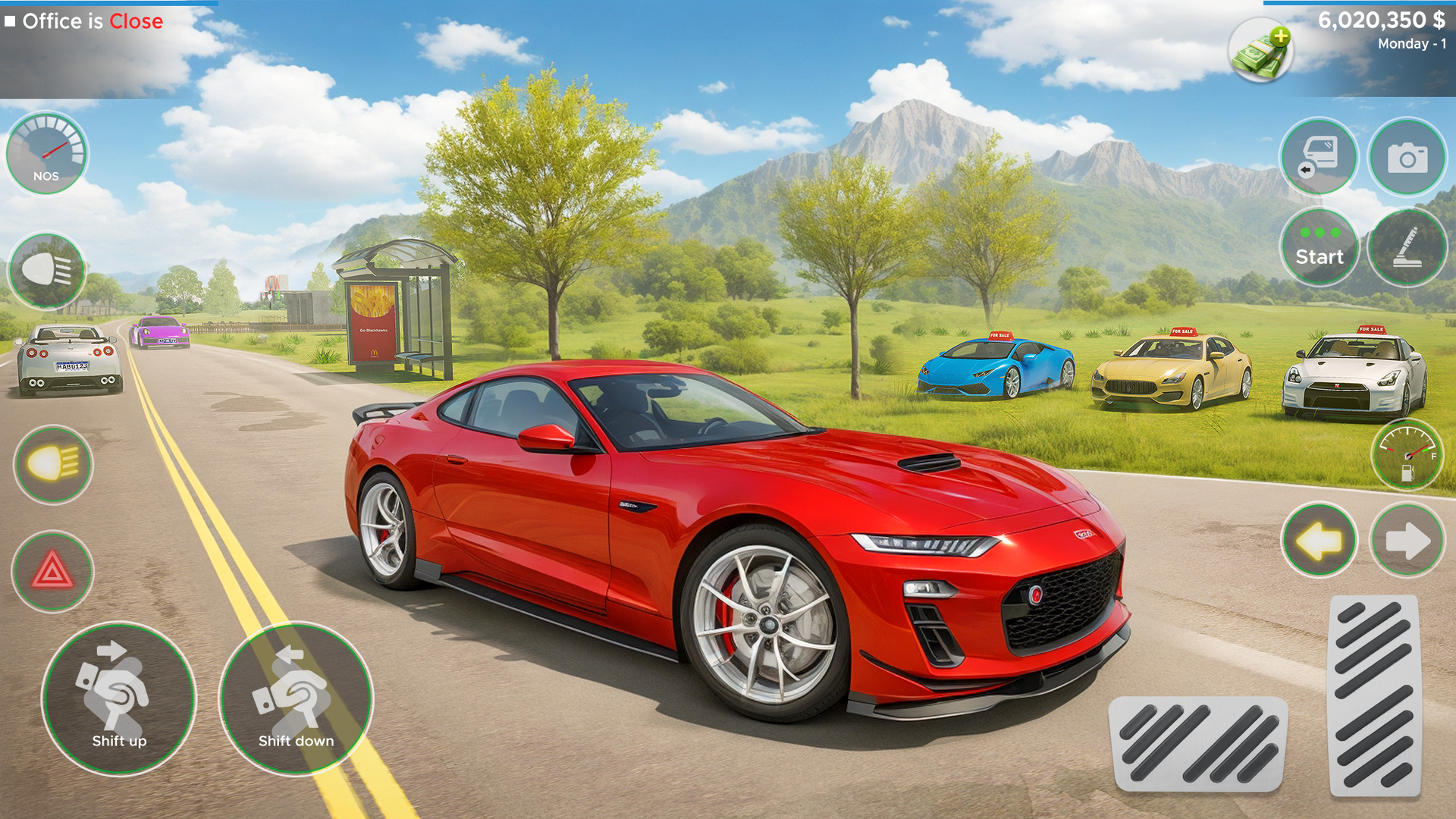
Task: Steer left with the yellow left arrow
Action: pos(1319,540)
